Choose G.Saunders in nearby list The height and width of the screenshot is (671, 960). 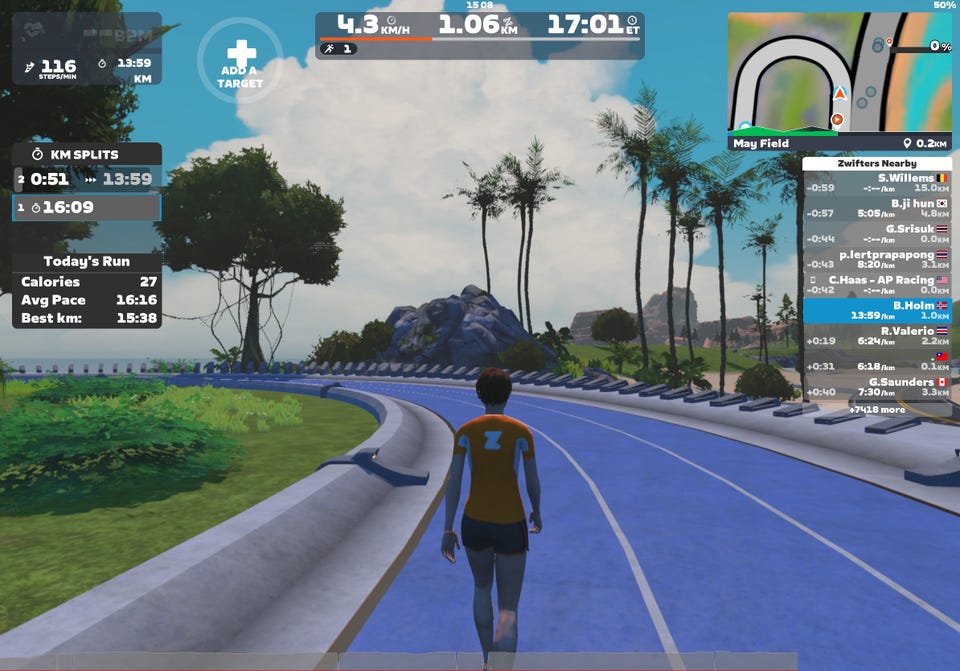tap(877, 387)
